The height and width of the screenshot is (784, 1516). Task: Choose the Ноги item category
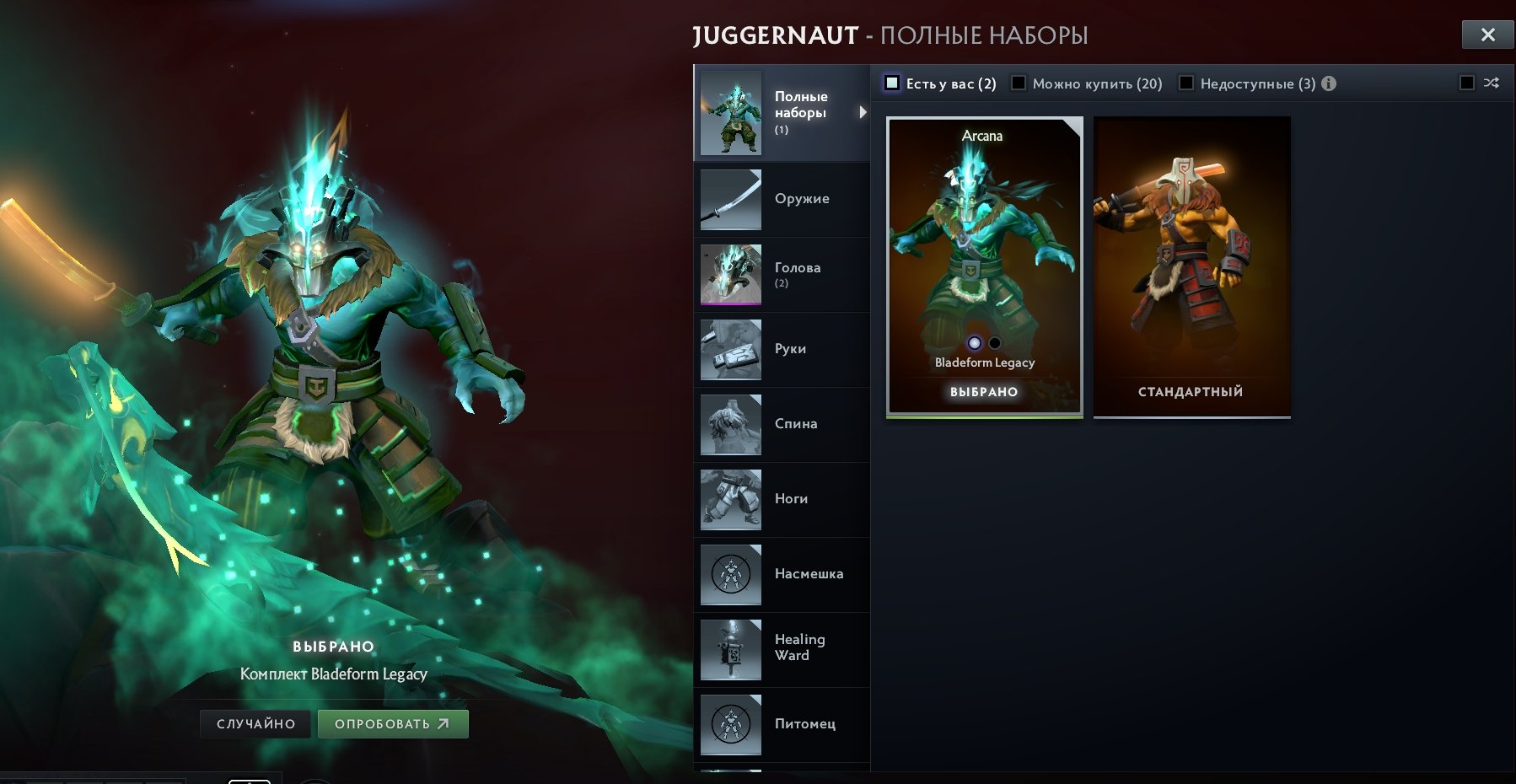click(782, 500)
